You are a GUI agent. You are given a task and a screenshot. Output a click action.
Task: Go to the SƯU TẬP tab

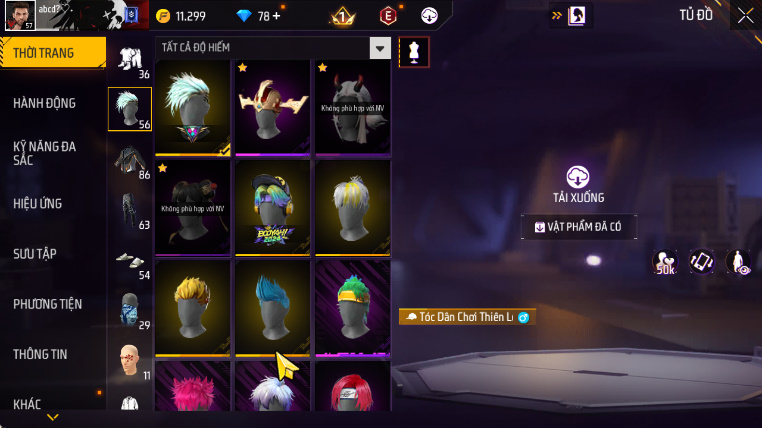coord(35,253)
